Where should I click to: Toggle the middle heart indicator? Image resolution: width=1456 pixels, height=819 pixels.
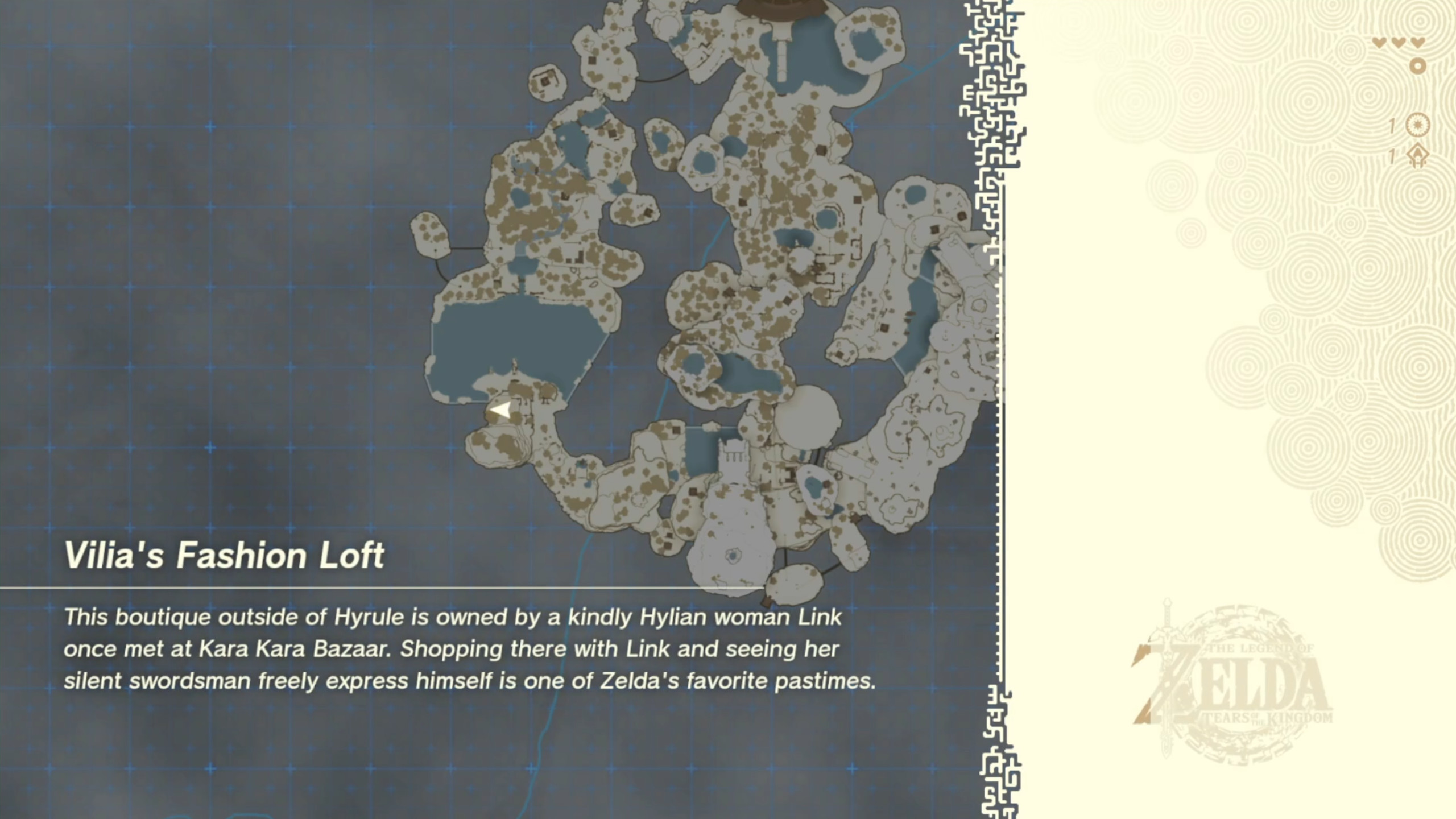(x=1399, y=42)
